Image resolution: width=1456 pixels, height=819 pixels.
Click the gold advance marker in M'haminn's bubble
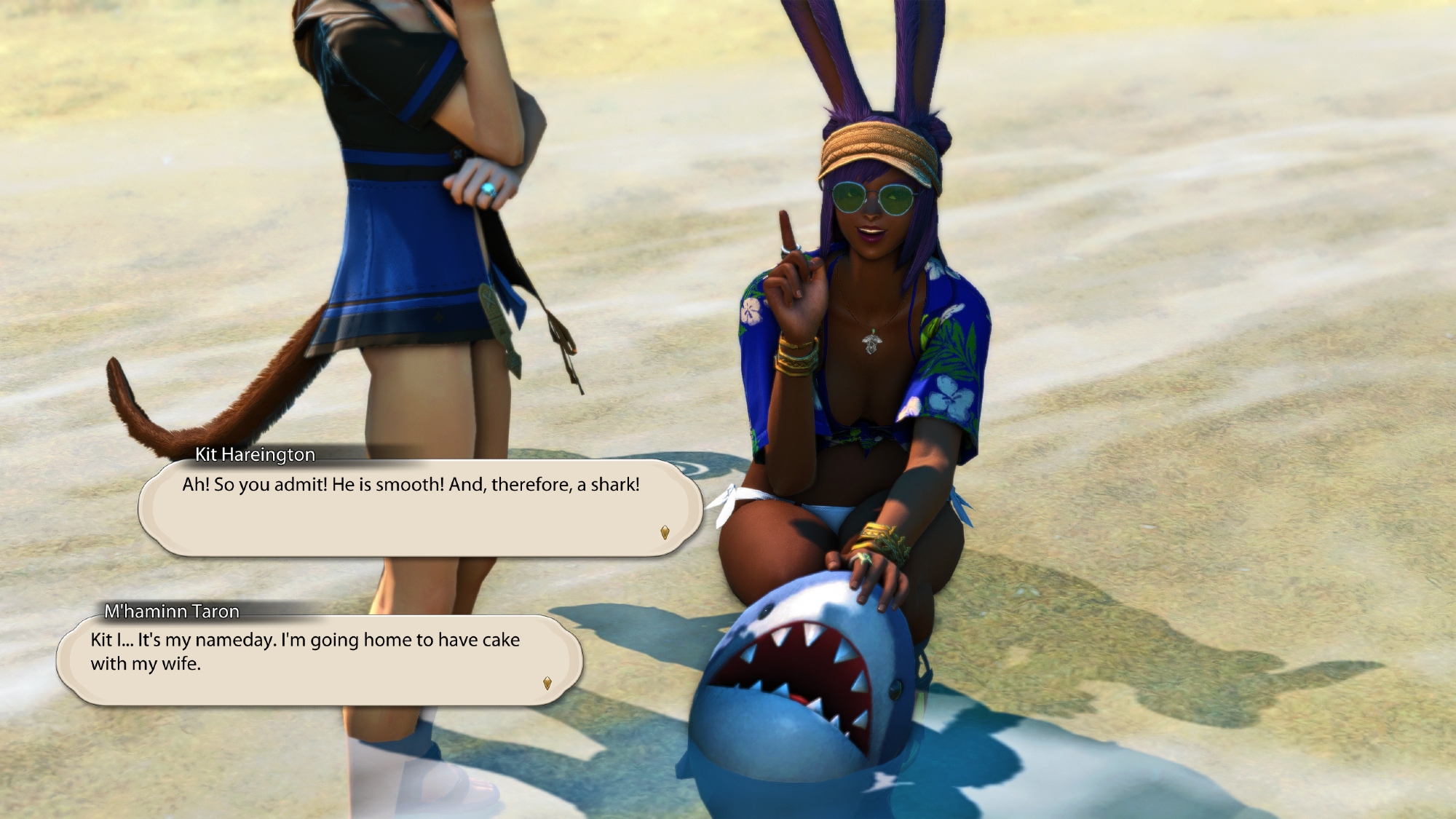click(x=547, y=683)
